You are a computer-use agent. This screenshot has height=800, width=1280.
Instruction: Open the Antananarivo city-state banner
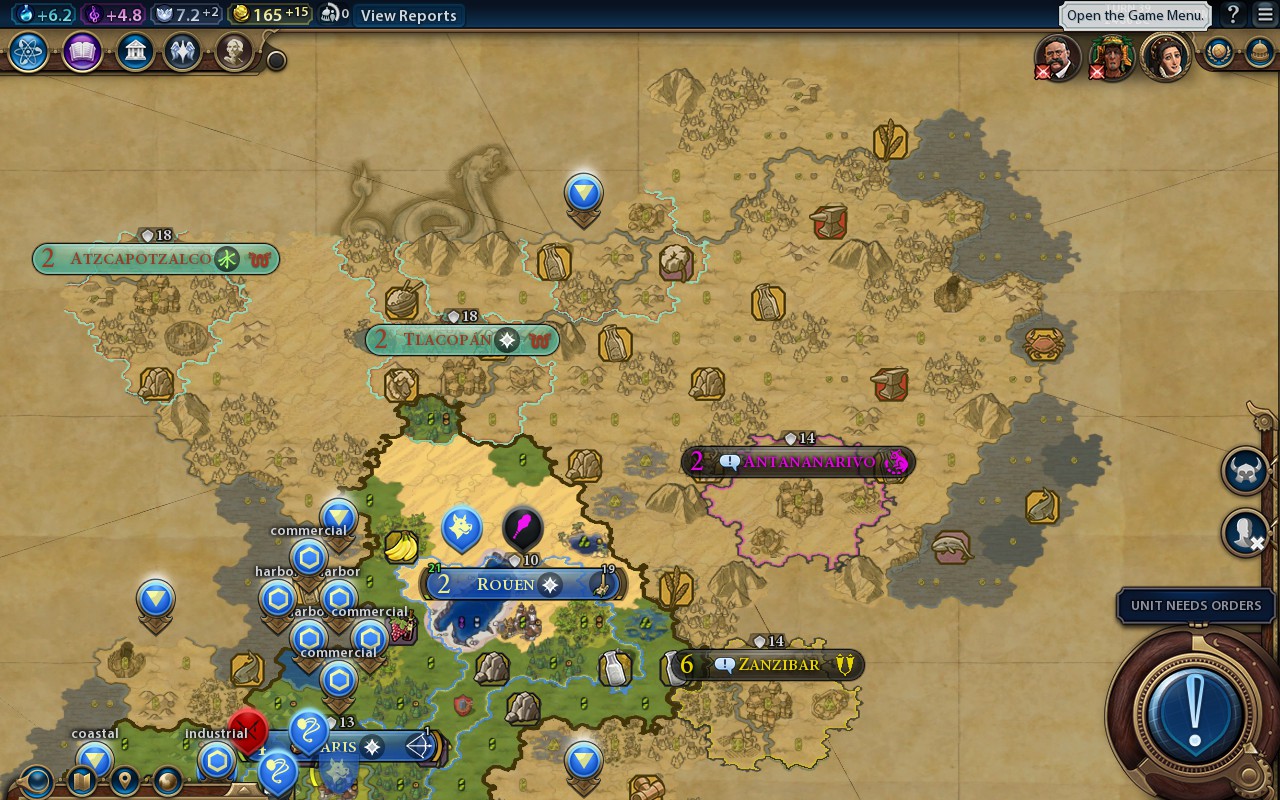click(808, 462)
